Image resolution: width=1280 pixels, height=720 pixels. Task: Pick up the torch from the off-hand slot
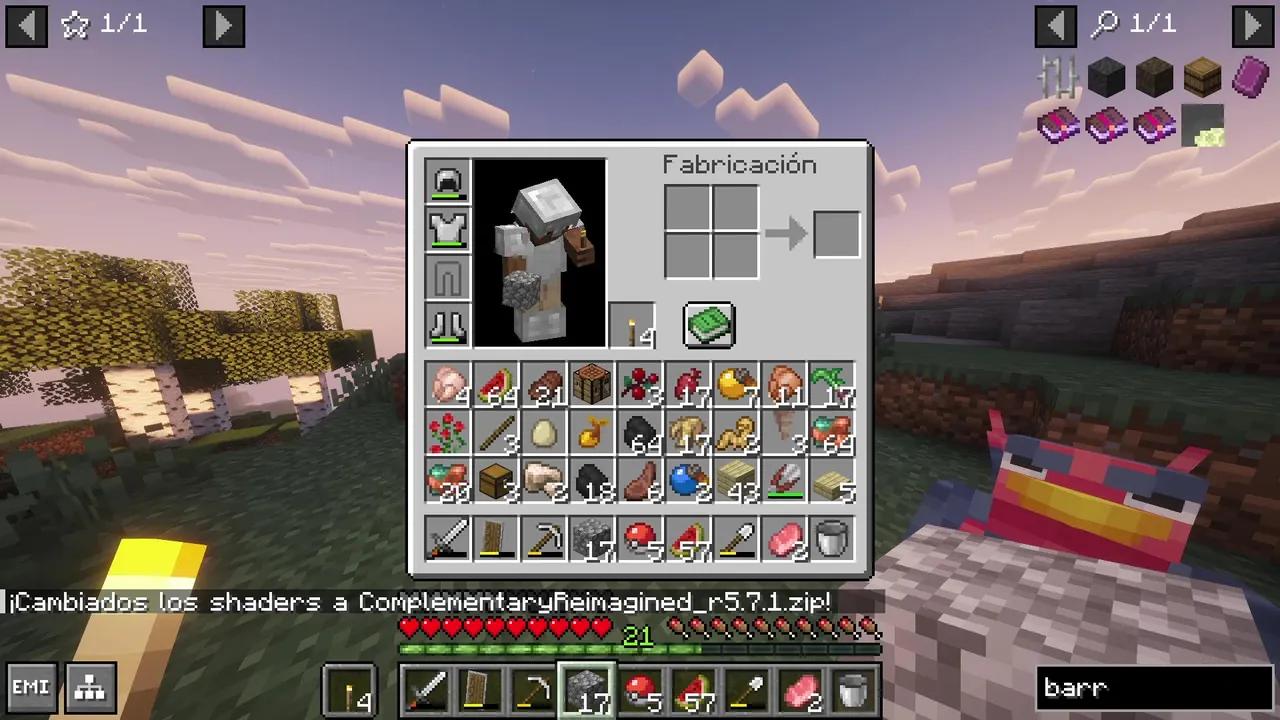click(633, 325)
